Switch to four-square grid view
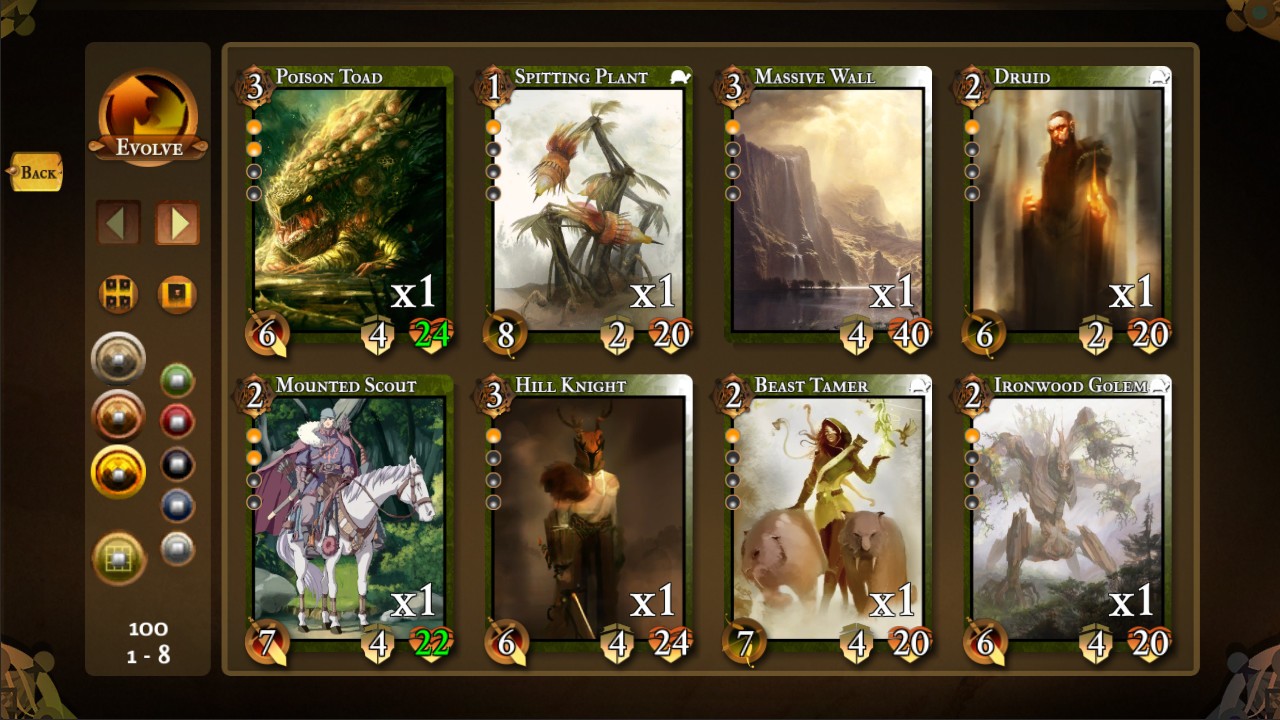1280x720 pixels. (118, 295)
